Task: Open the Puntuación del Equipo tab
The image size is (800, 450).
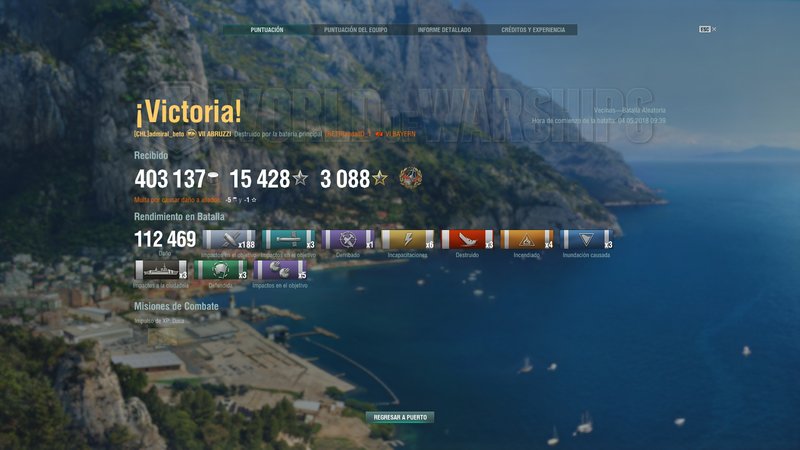Action: [355, 30]
